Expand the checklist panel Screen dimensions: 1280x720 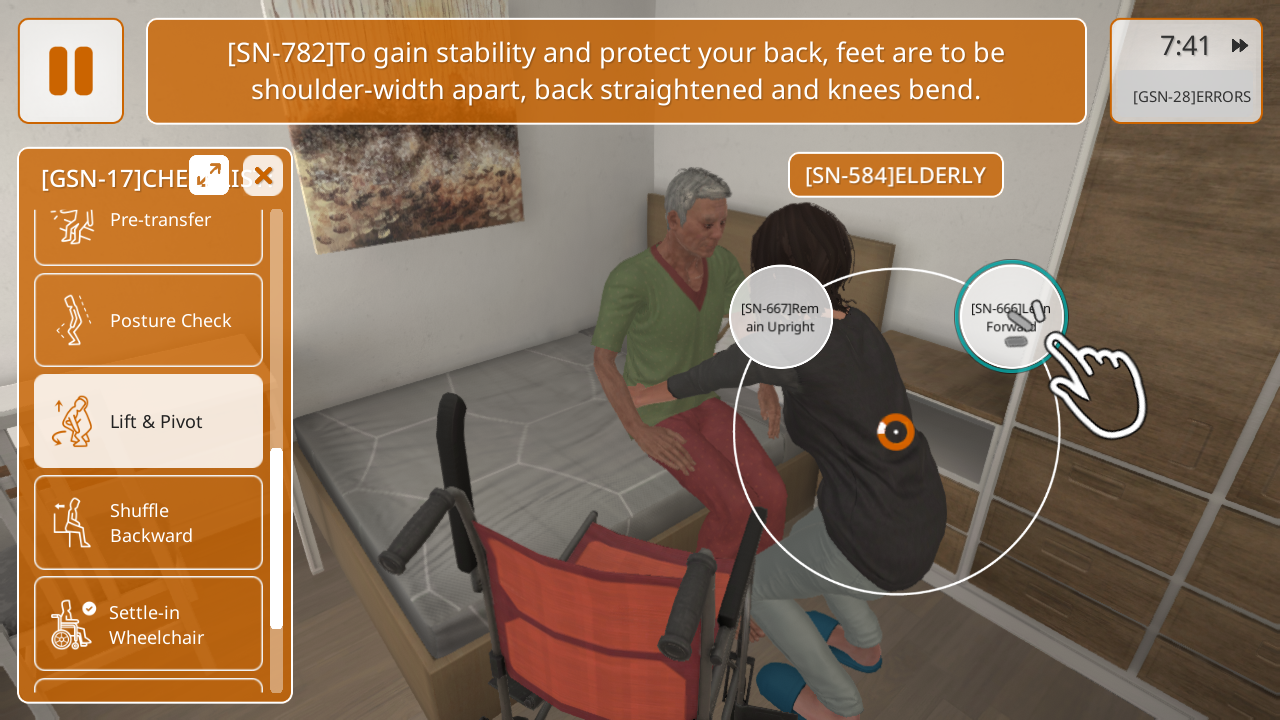(209, 175)
